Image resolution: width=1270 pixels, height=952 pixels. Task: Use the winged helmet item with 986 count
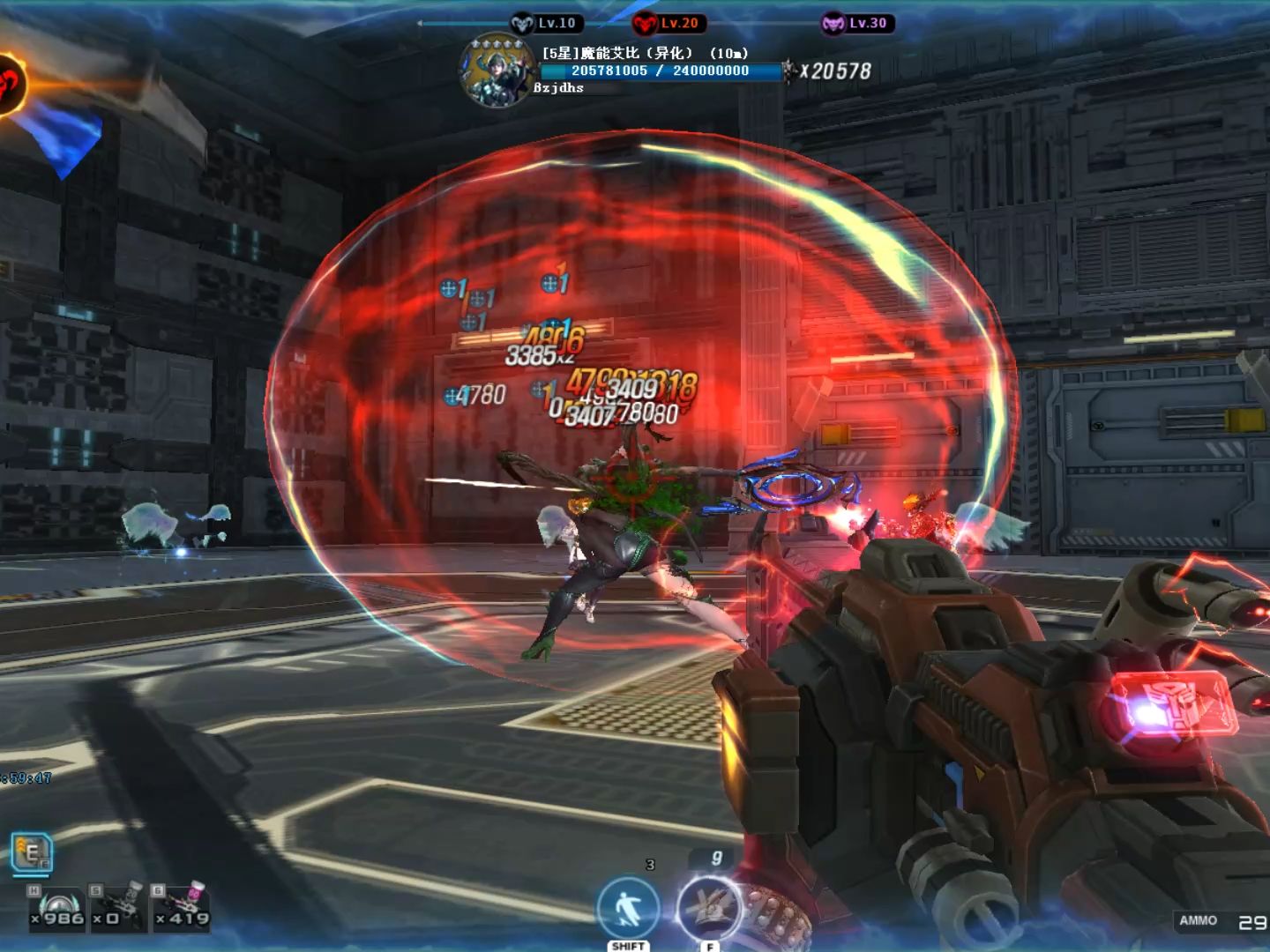57,908
